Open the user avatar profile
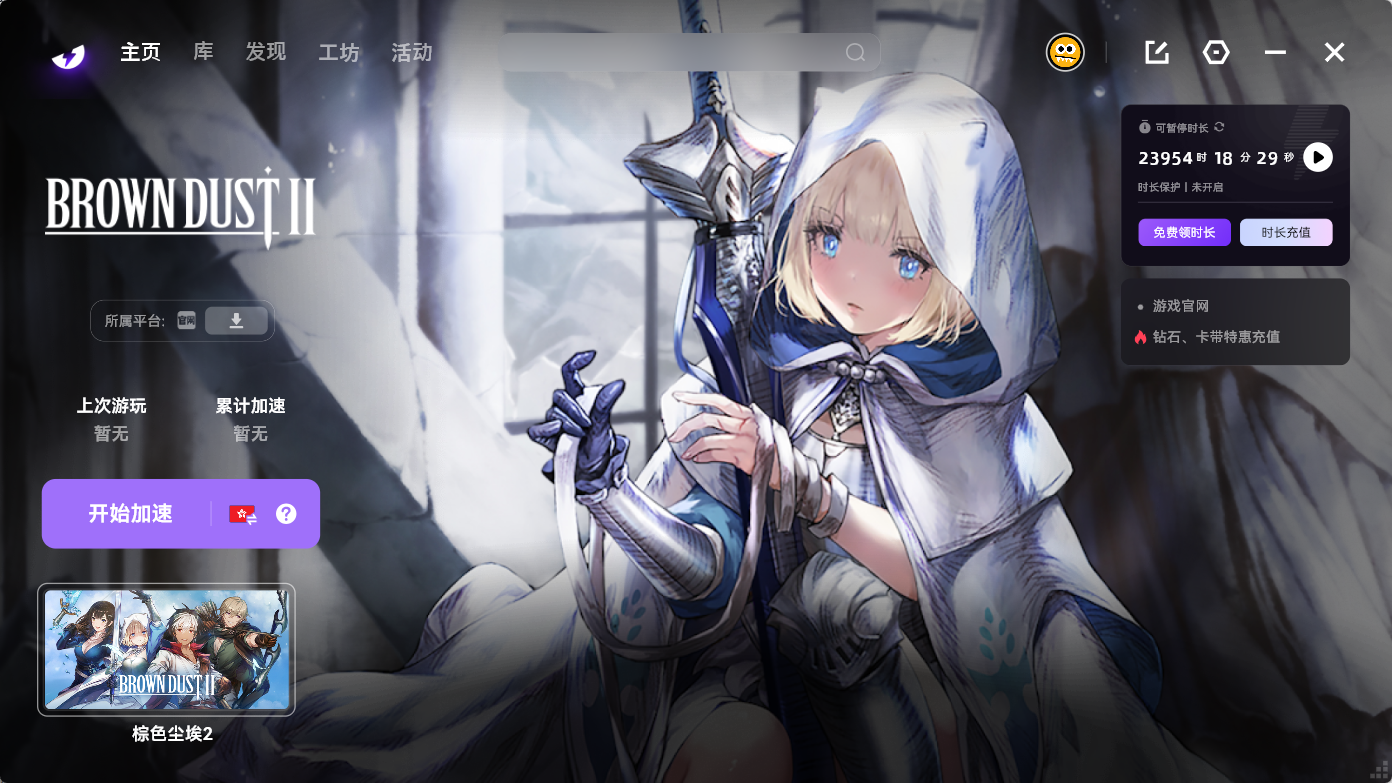1392x783 pixels. [1065, 52]
